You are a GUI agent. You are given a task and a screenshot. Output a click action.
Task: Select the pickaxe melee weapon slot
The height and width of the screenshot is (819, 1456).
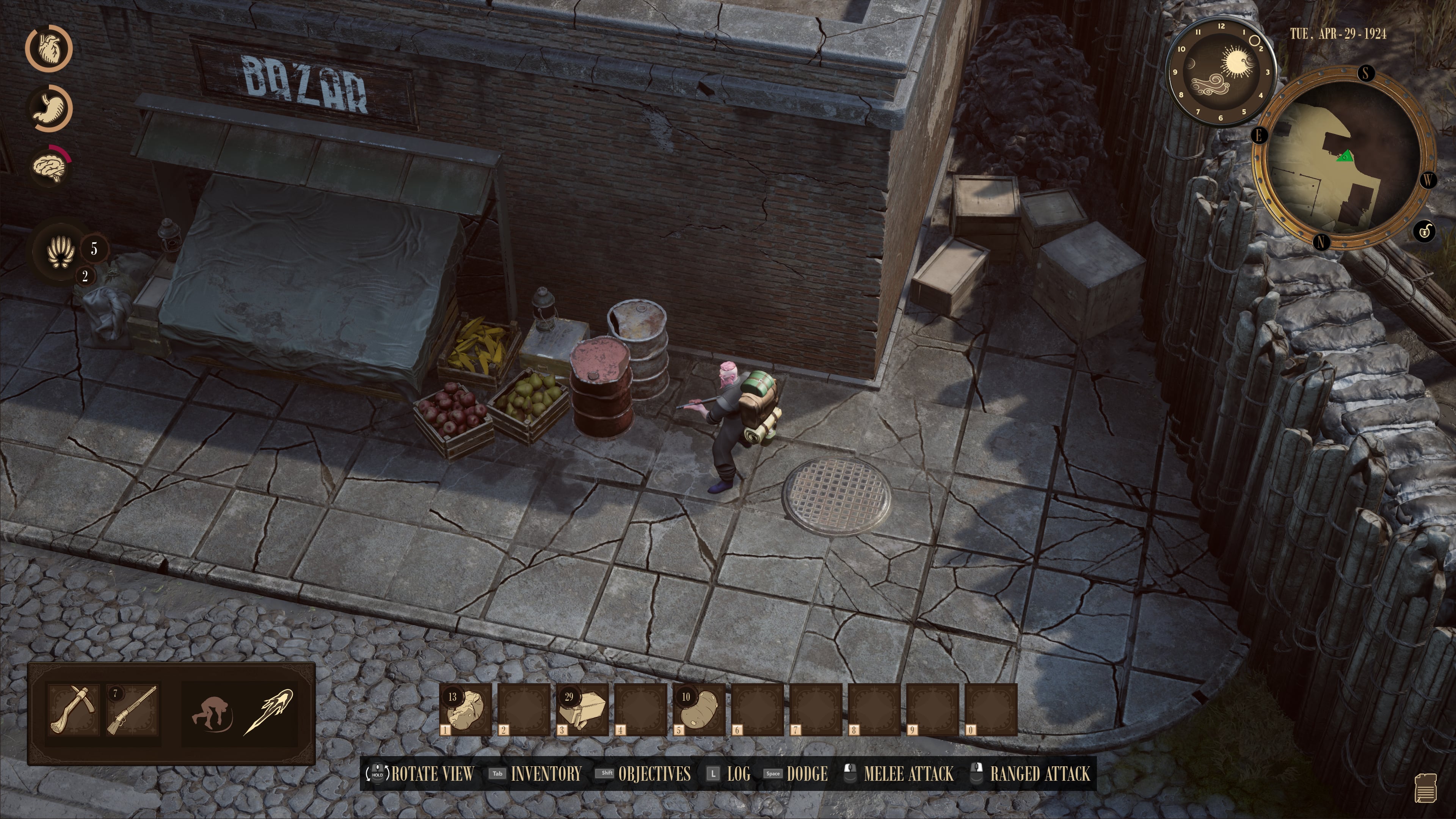coord(73,710)
